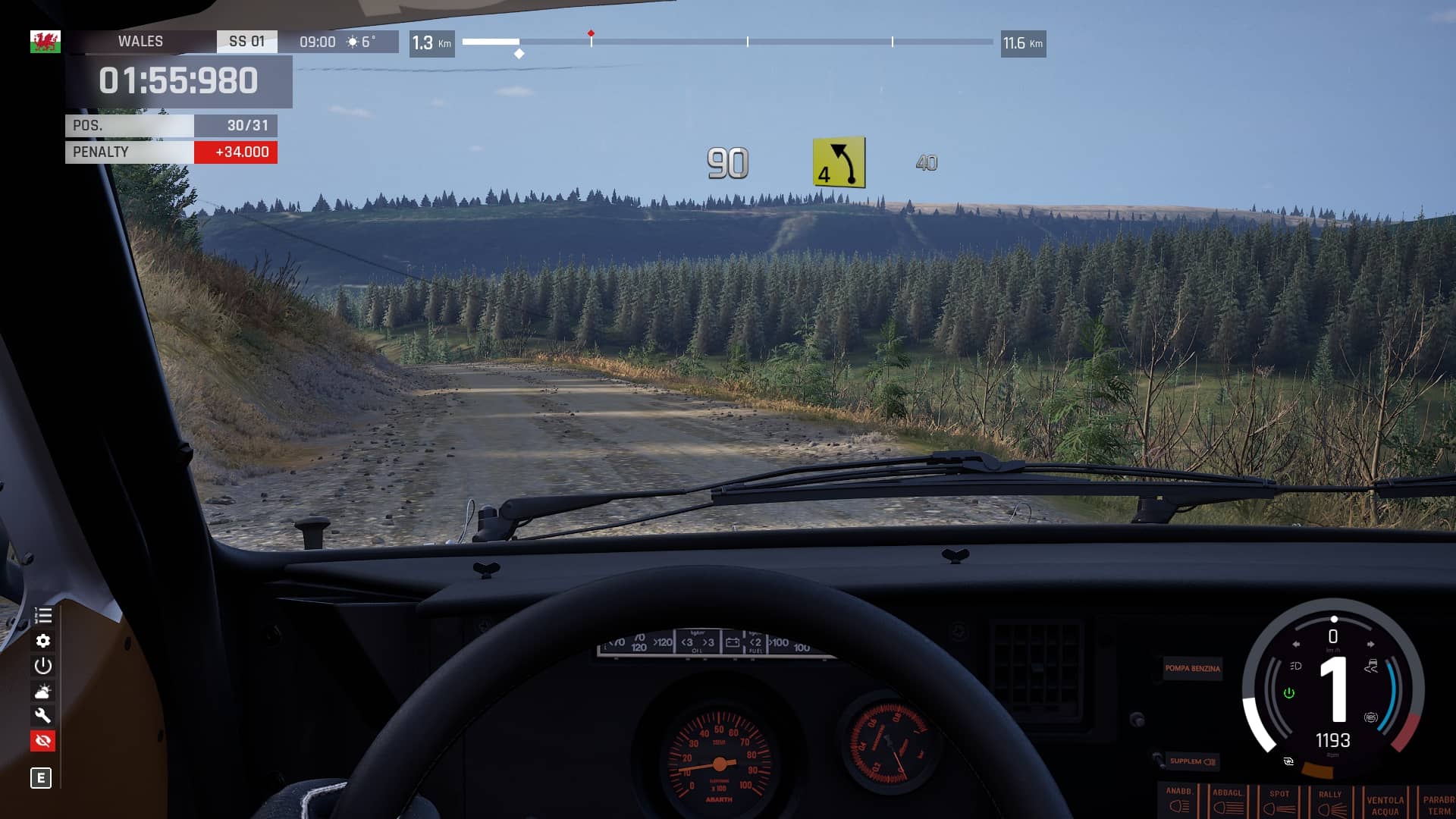Open the gear settings icon

(x=43, y=641)
